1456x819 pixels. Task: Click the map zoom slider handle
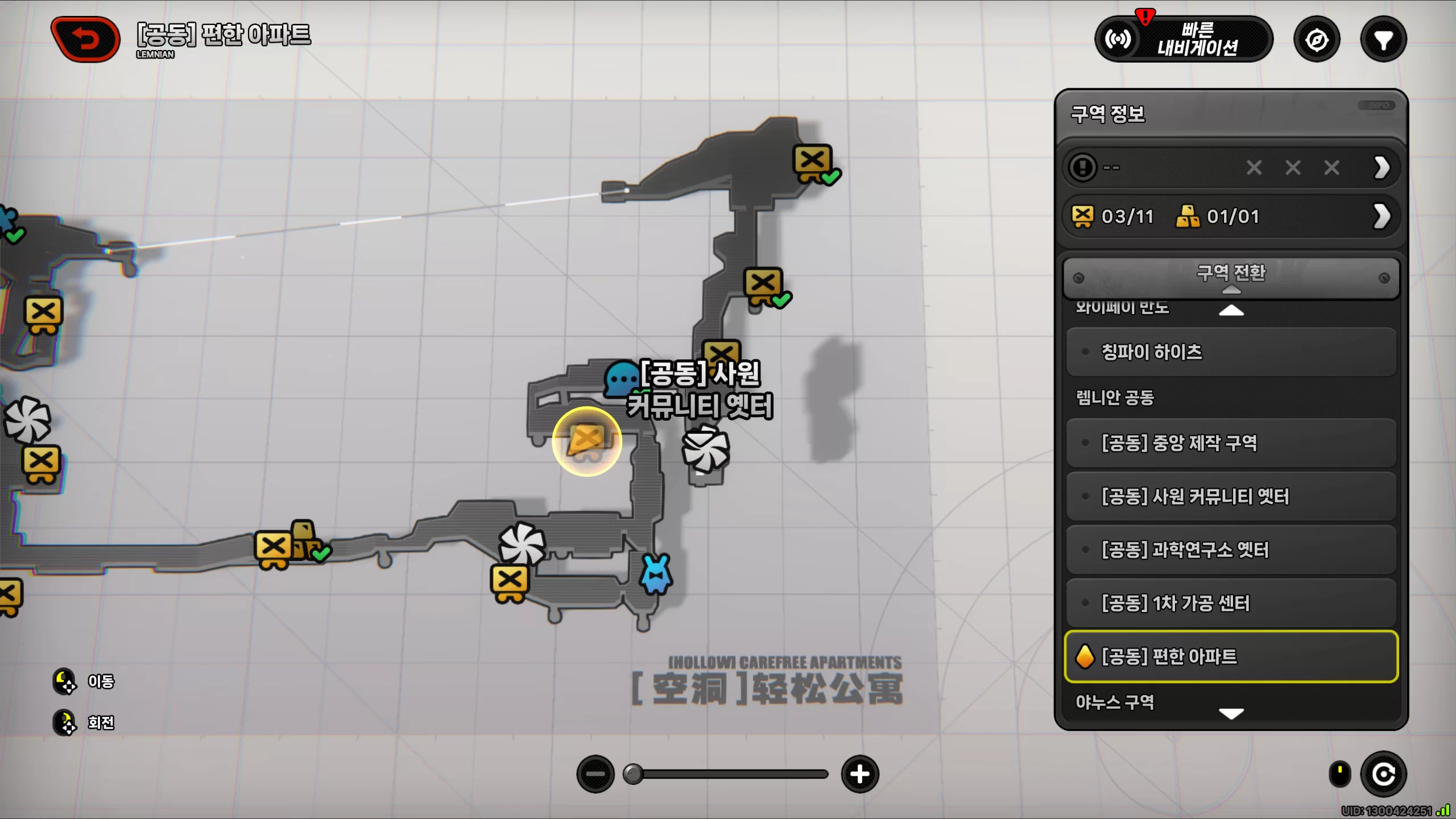[632, 774]
